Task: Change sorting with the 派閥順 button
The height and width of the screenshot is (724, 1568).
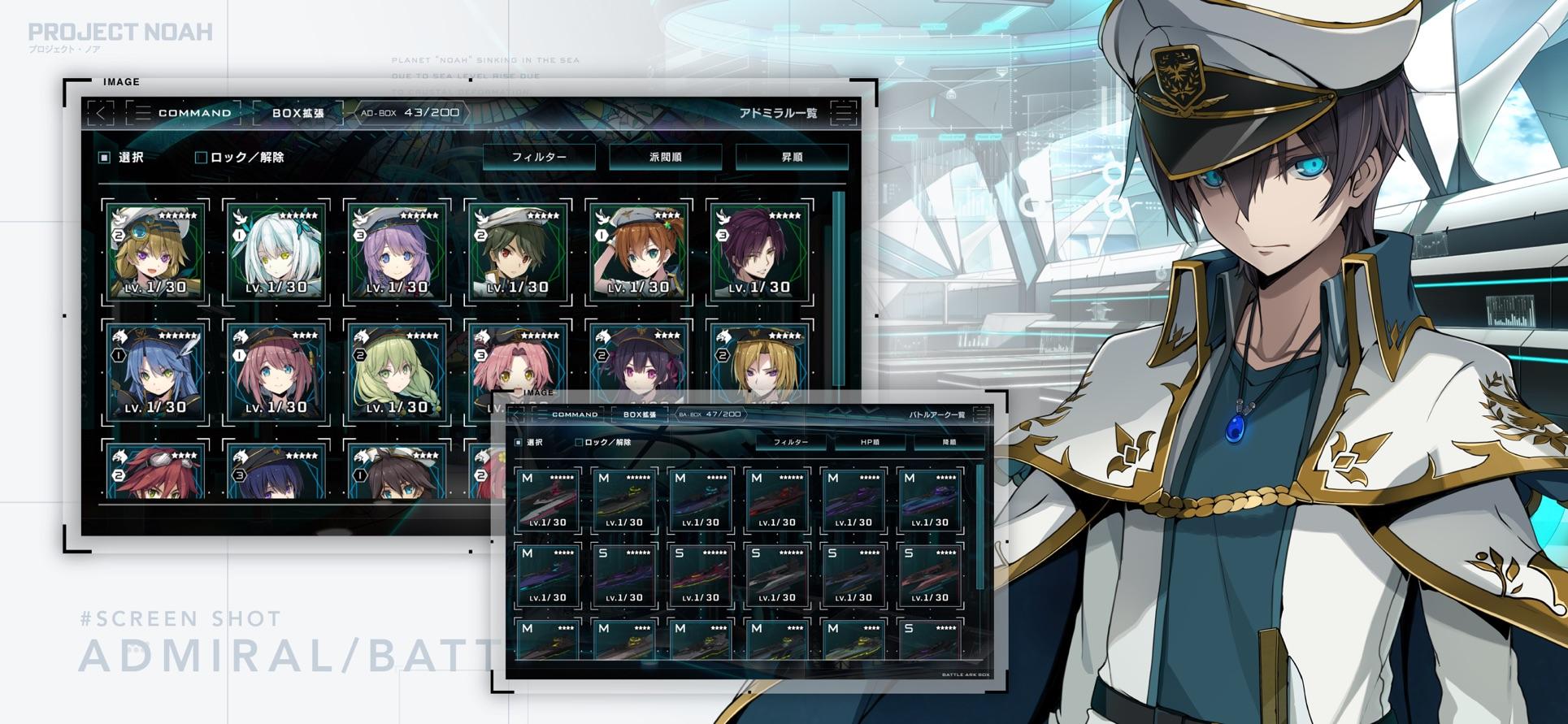Action: (665, 157)
